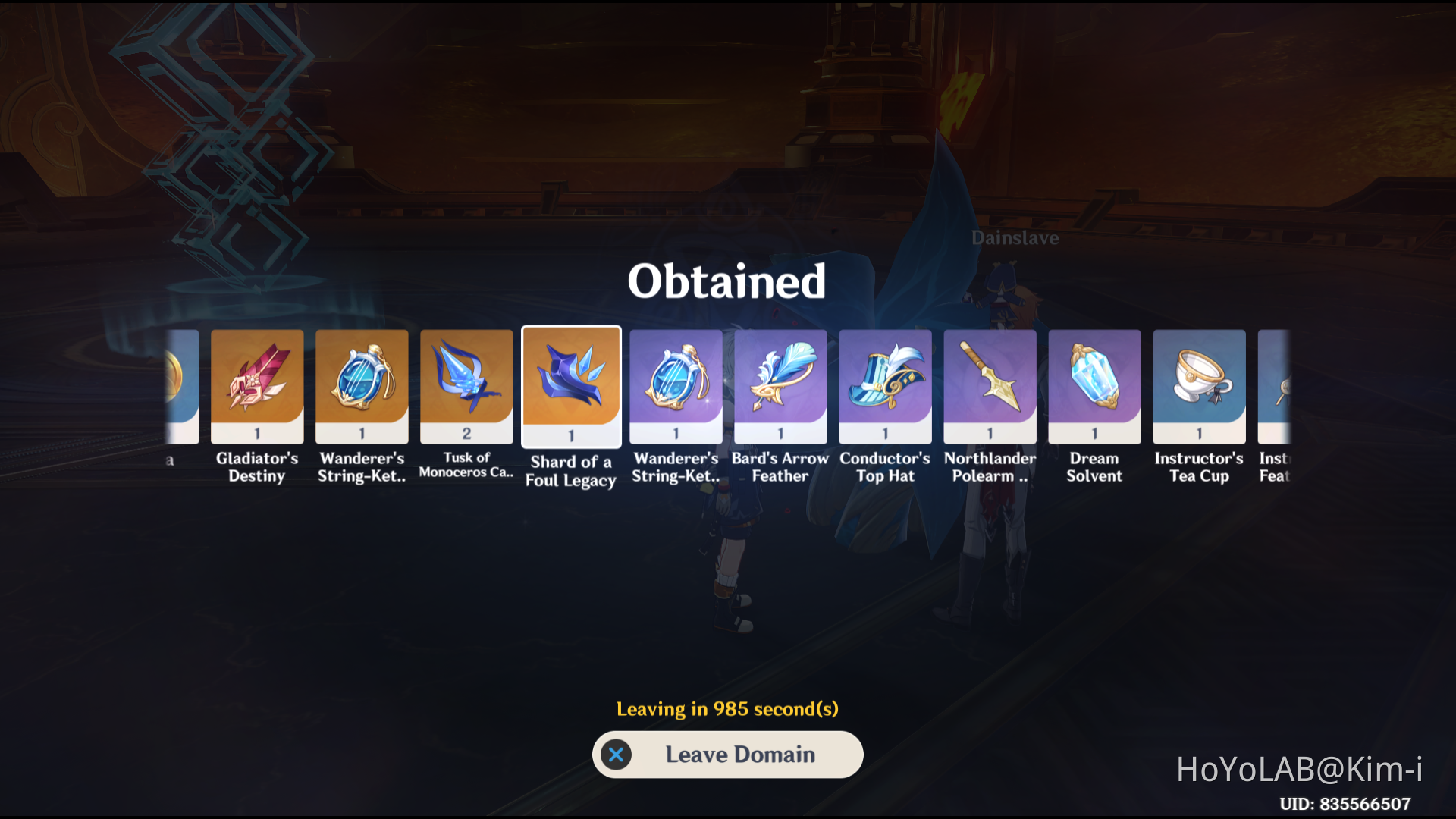This screenshot has height=819, width=1456.
Task: Select the Gladiator's Destiny item card
Action: coord(256,387)
